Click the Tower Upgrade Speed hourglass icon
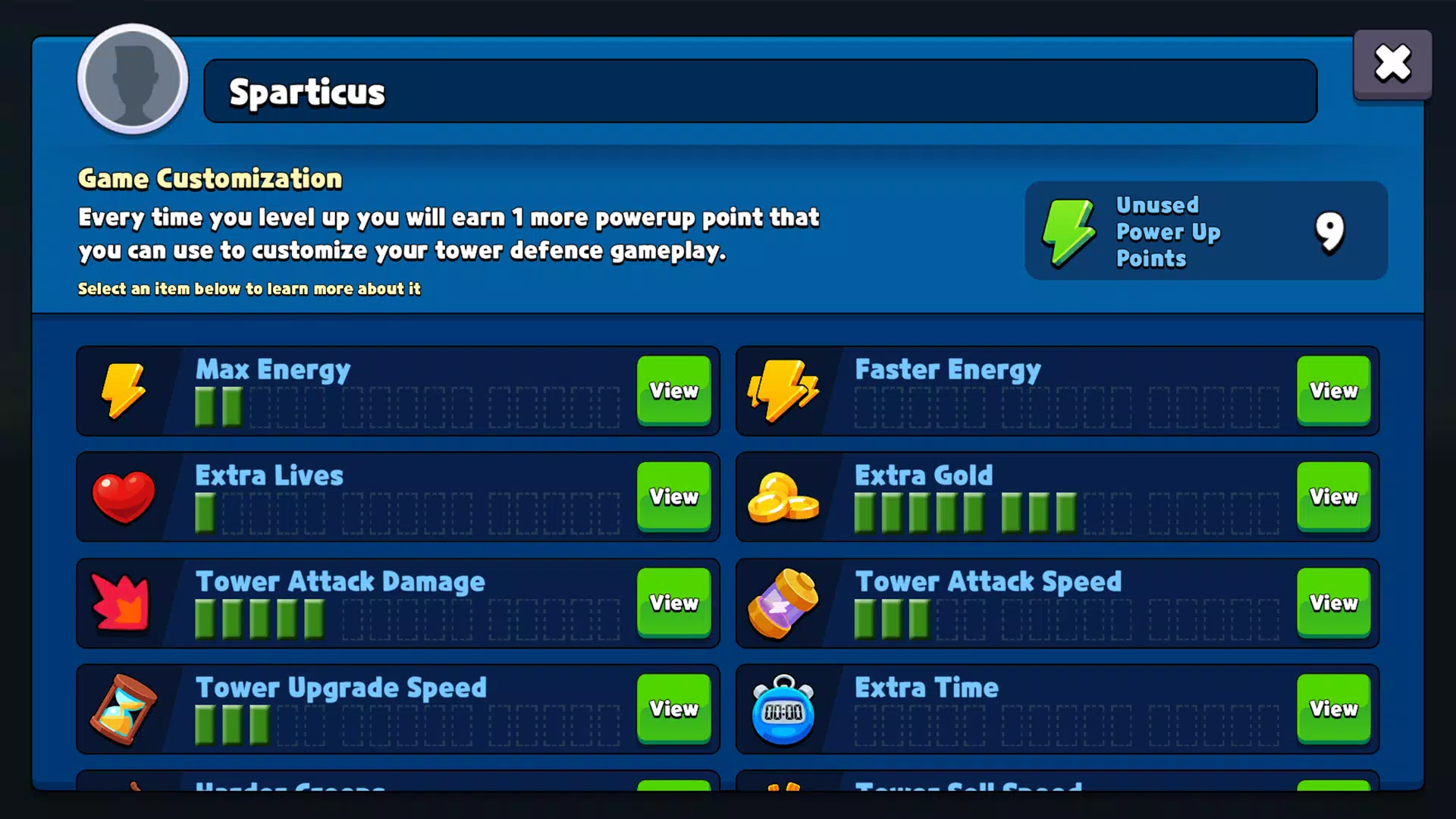Screen dimensions: 1456x819 pyautogui.click(x=123, y=710)
